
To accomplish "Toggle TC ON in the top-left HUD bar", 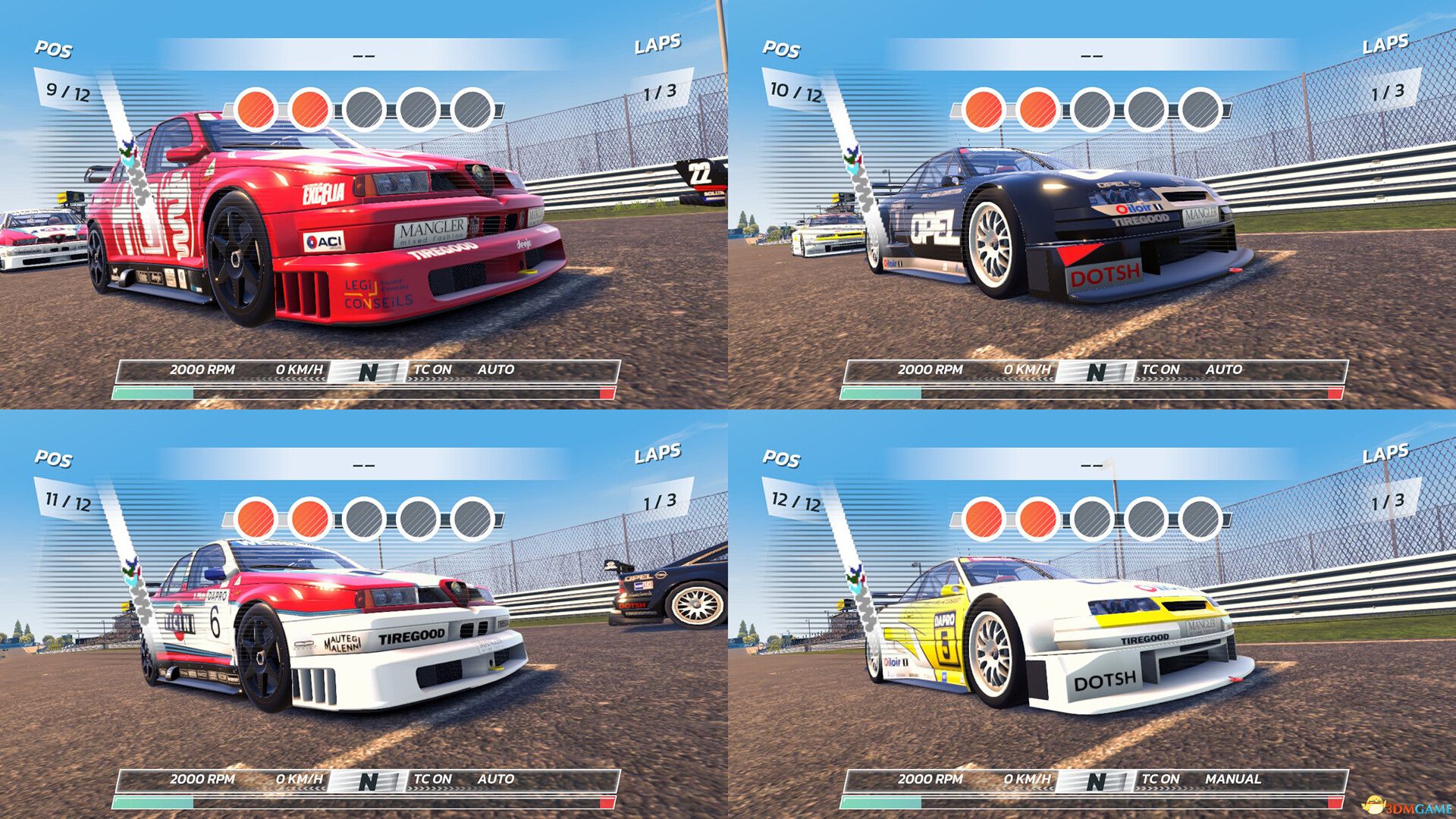I will point(433,372).
